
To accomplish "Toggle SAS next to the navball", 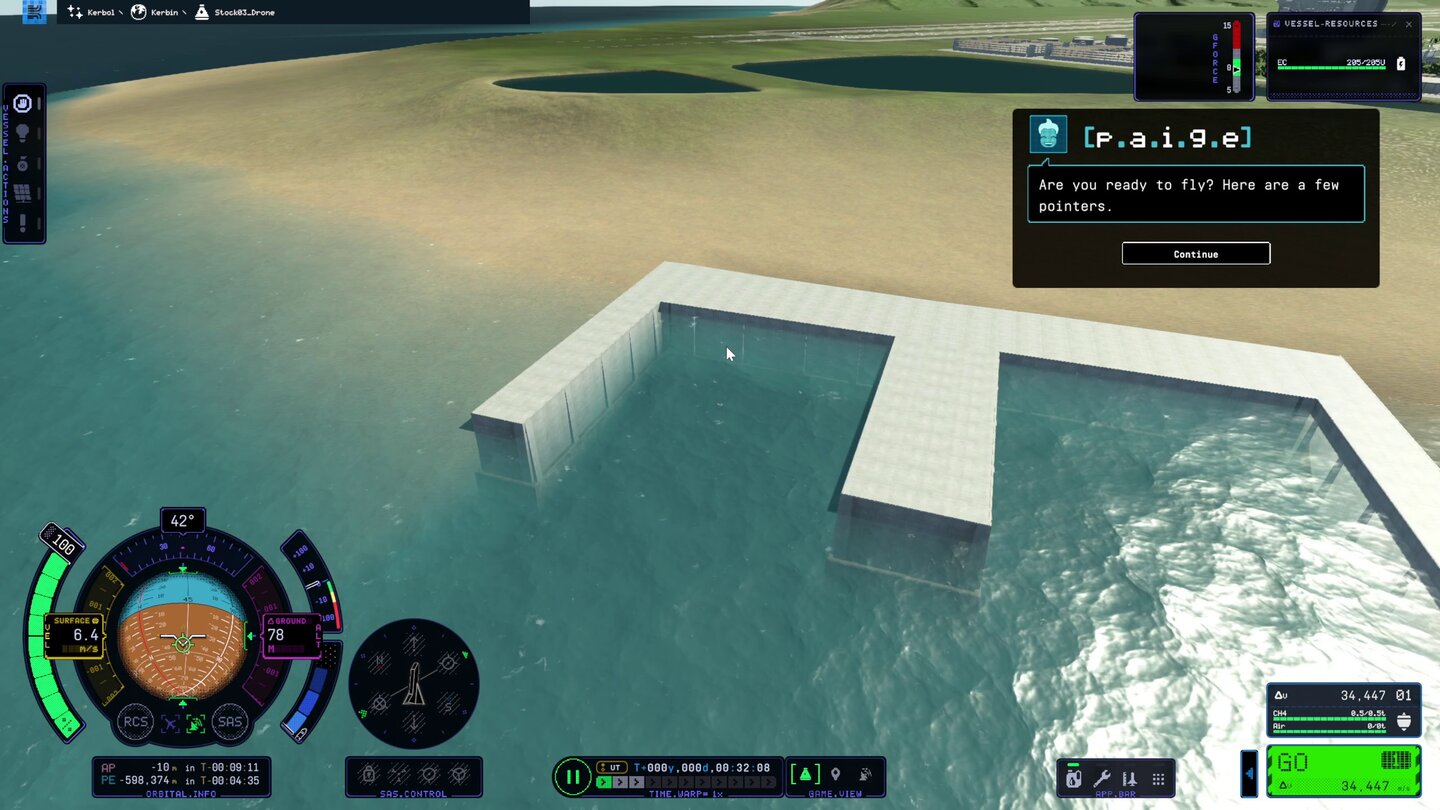I will pos(230,722).
